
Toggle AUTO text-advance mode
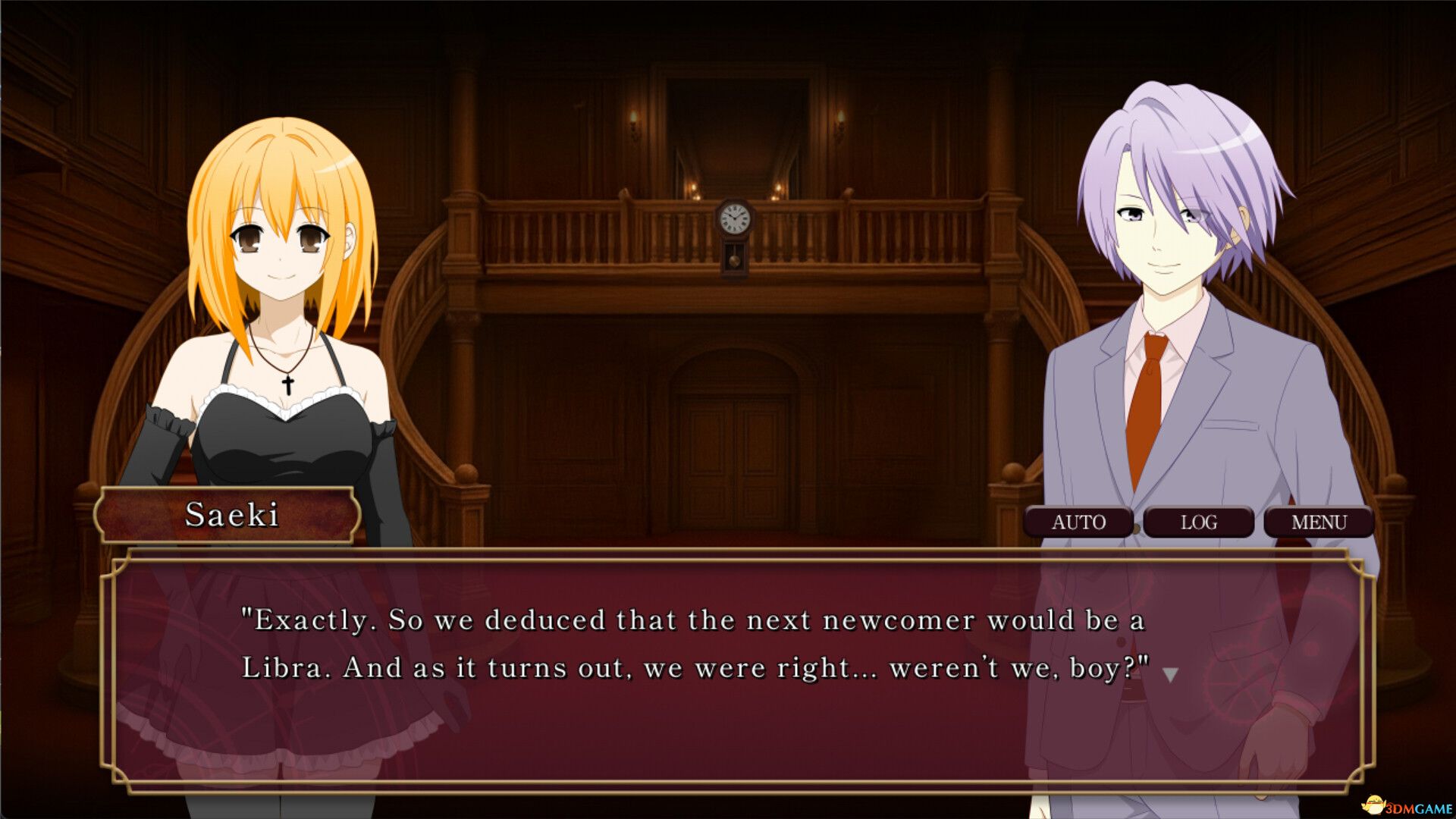tap(1078, 522)
